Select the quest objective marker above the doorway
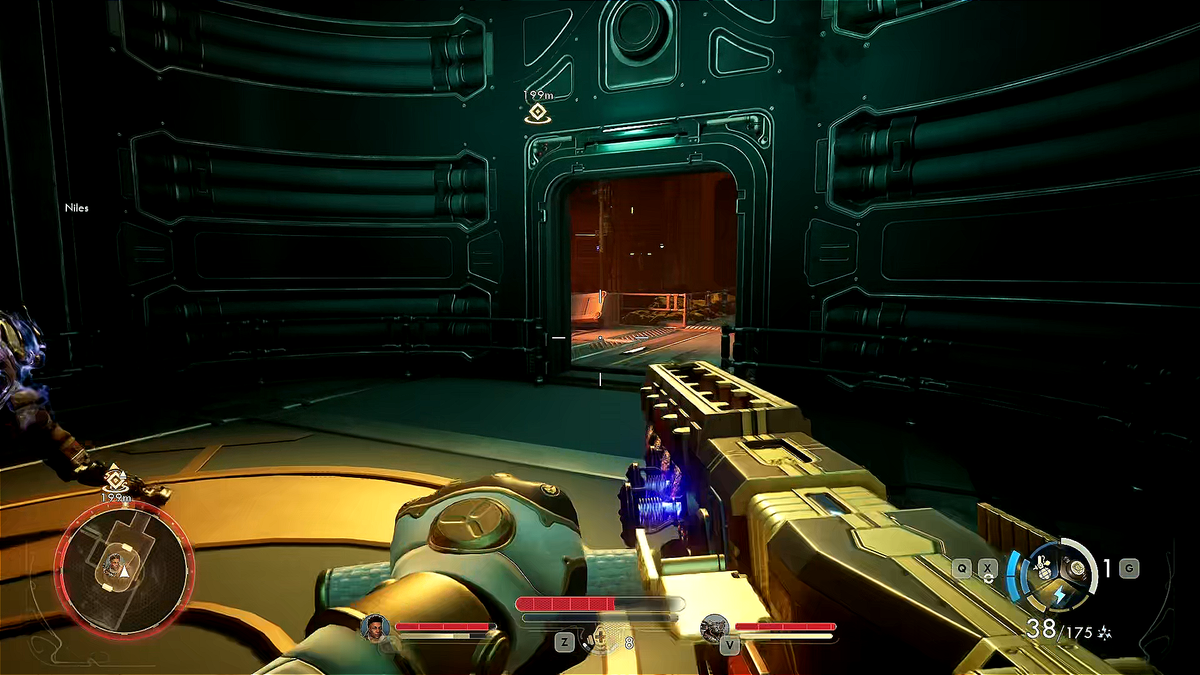 [537, 112]
